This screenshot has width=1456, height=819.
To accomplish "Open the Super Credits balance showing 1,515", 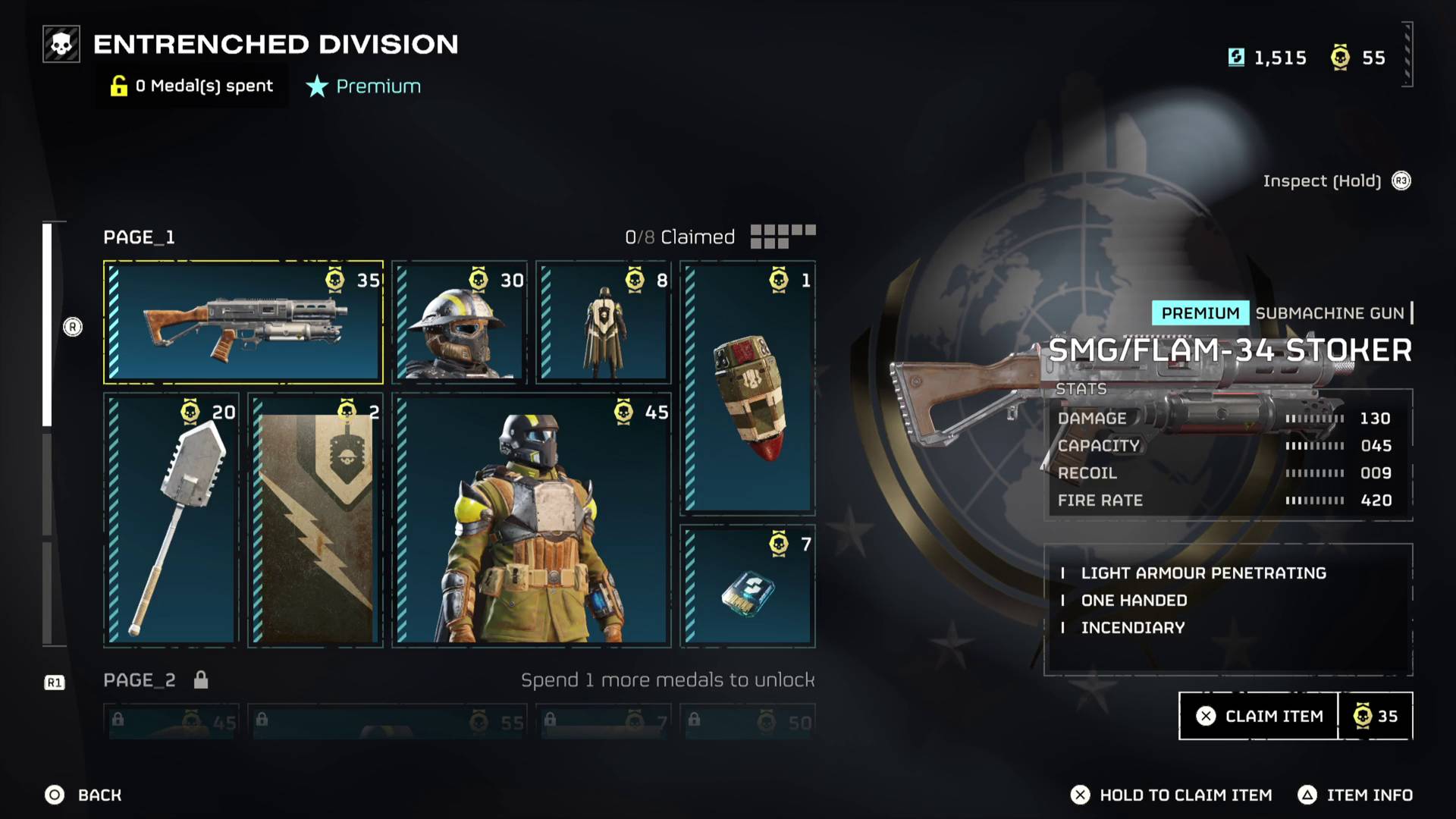I will coord(1266,58).
